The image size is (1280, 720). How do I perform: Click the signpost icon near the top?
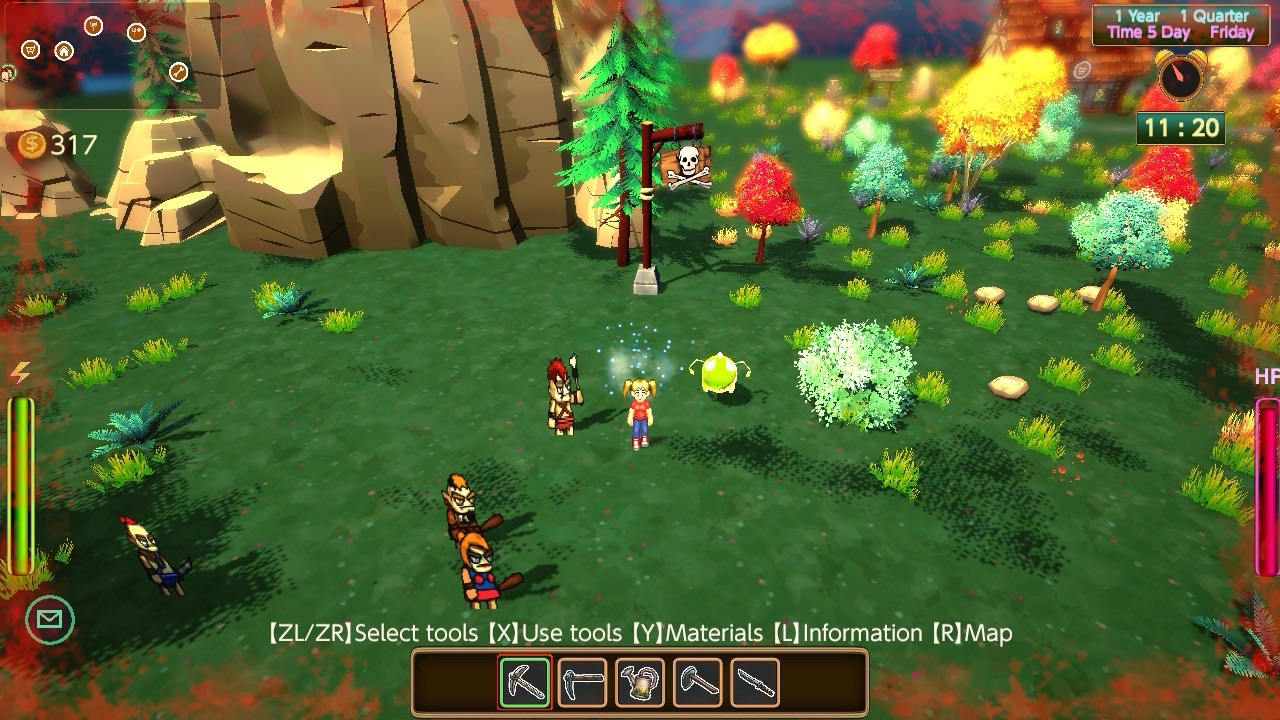coord(94,27)
